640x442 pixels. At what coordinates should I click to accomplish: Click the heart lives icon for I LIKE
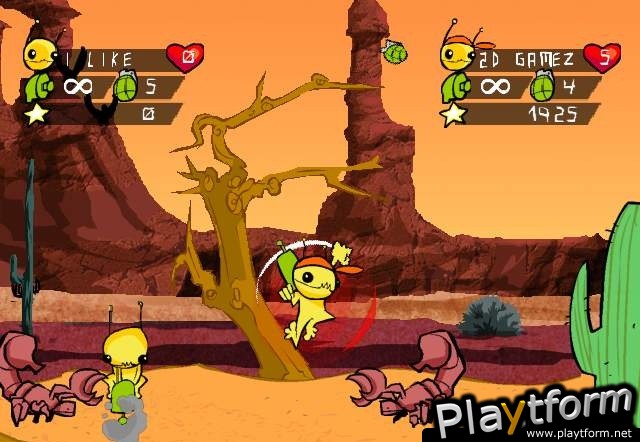(184, 57)
